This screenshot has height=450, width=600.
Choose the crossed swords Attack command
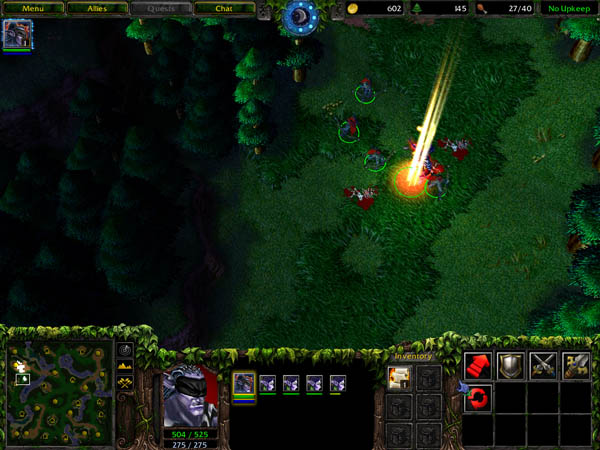544,366
